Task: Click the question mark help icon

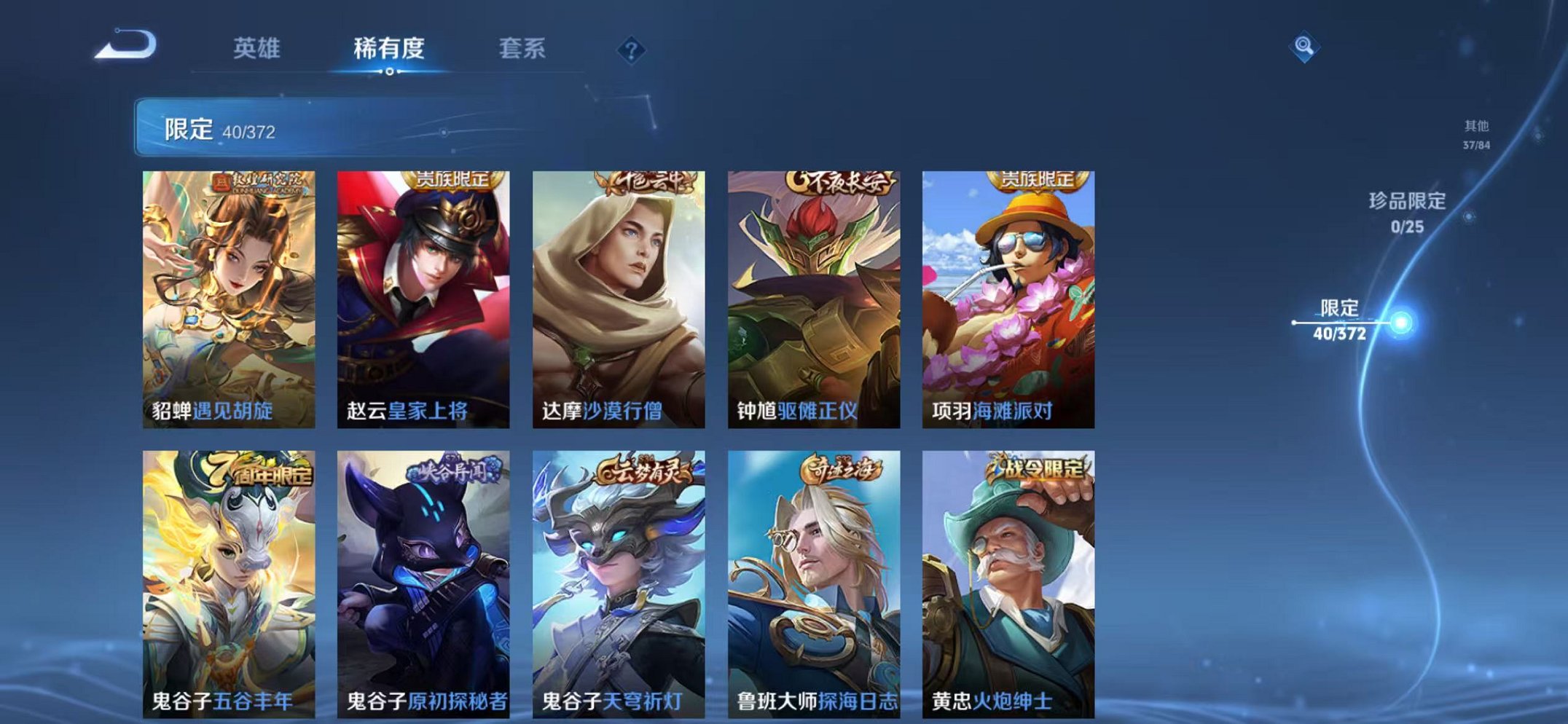Action: (631, 48)
